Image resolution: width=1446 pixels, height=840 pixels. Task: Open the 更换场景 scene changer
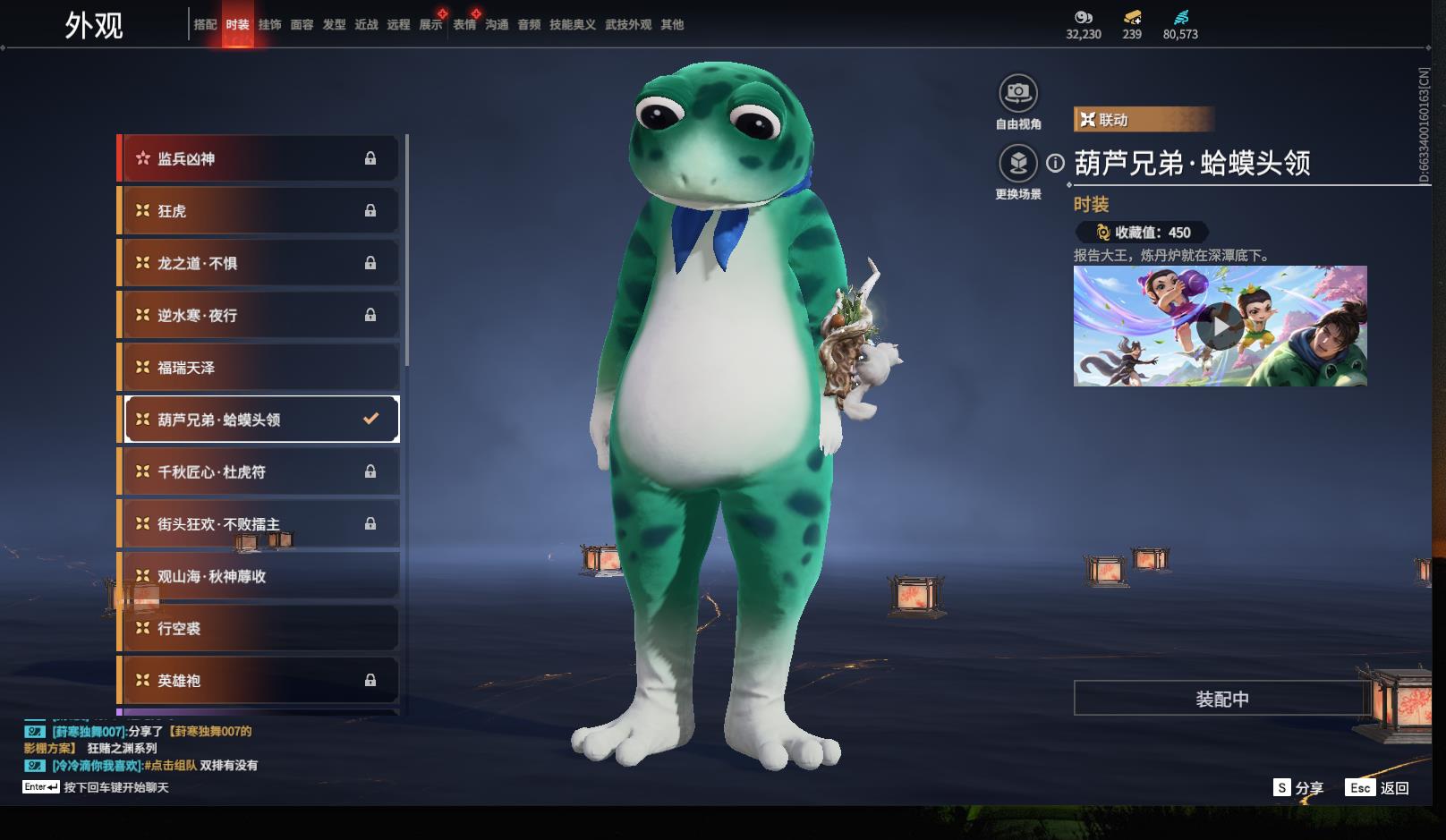tap(1017, 164)
